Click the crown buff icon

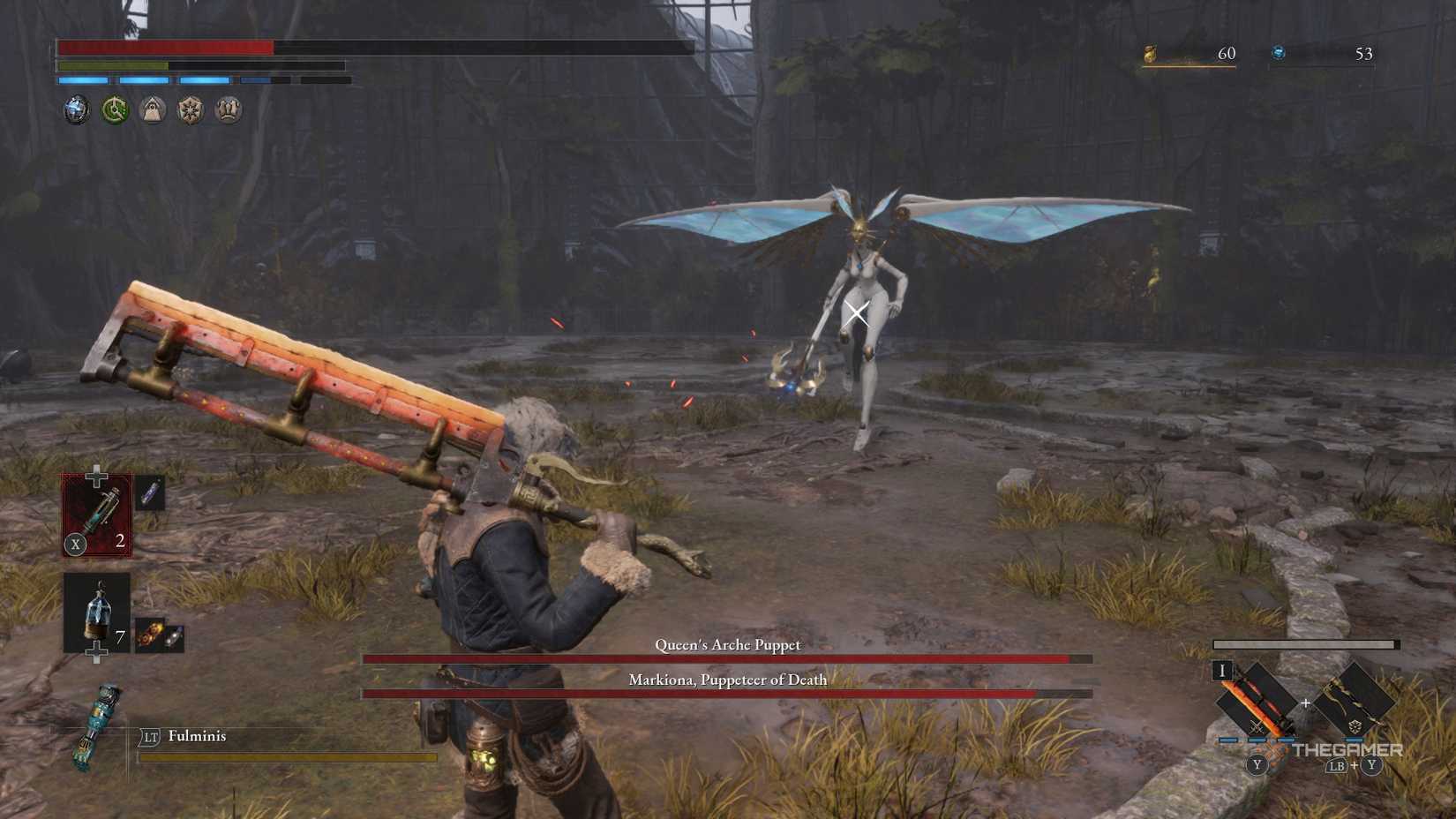pos(227,109)
